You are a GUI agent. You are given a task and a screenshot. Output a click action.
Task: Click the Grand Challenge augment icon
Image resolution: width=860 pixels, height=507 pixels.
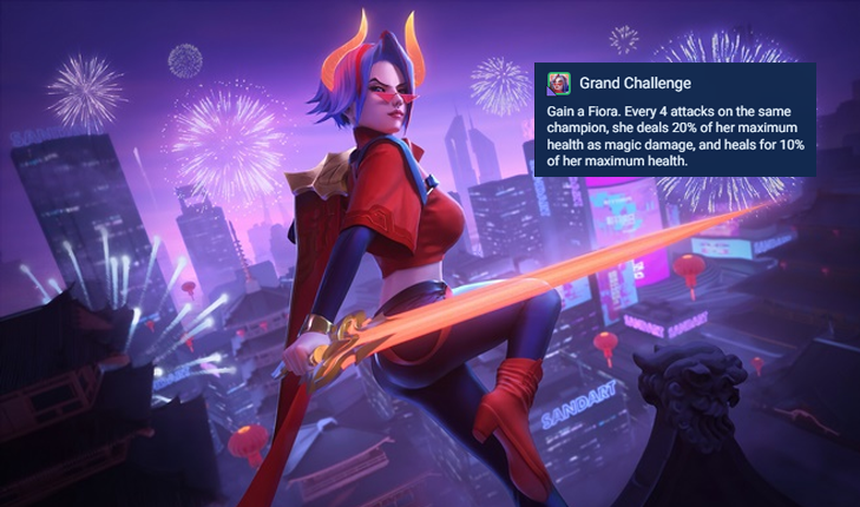pyautogui.click(x=559, y=83)
